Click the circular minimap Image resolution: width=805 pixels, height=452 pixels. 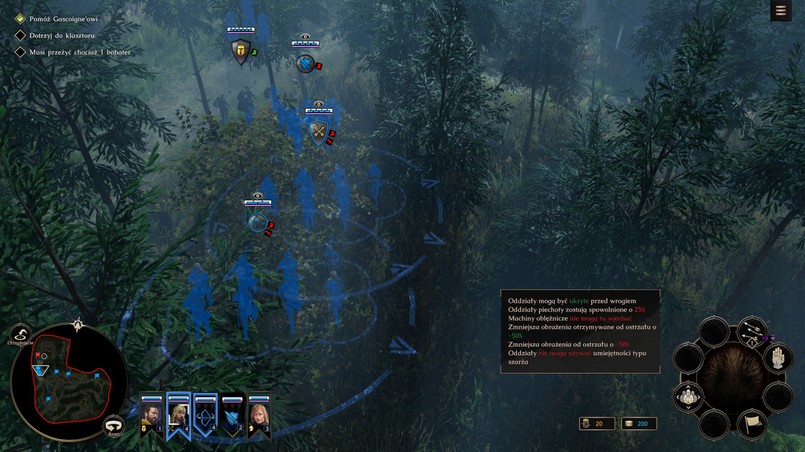69,380
